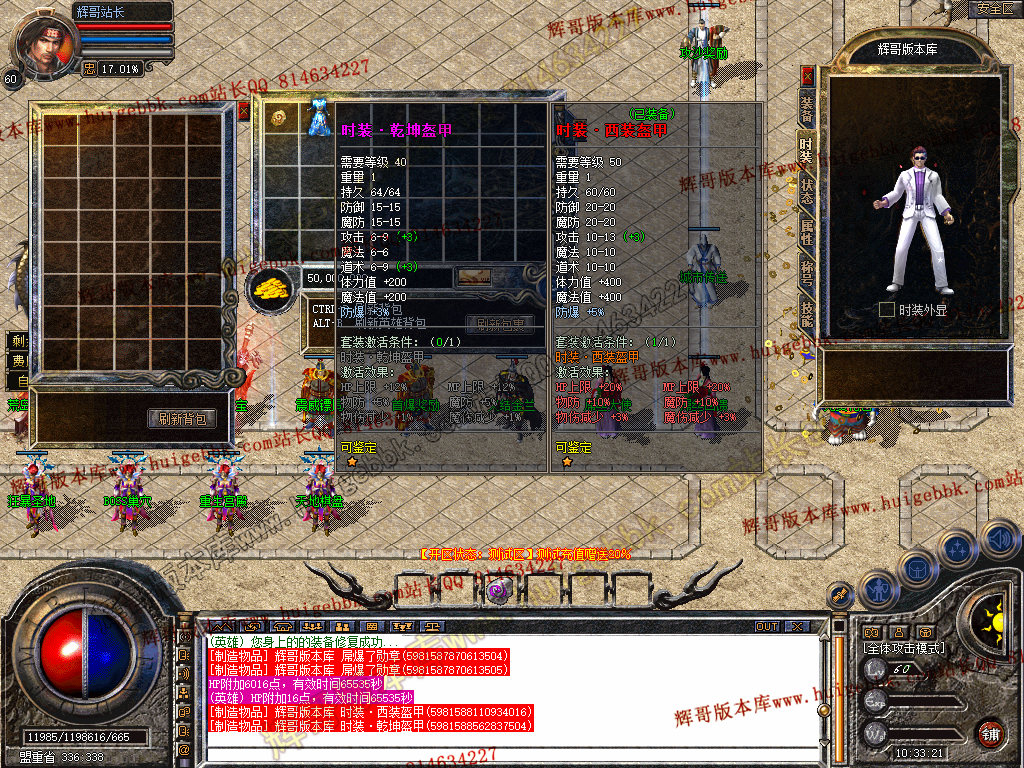Image resolution: width=1024 pixels, height=768 pixels.
Task: Select the blue robe item in bag
Action: tap(319, 118)
